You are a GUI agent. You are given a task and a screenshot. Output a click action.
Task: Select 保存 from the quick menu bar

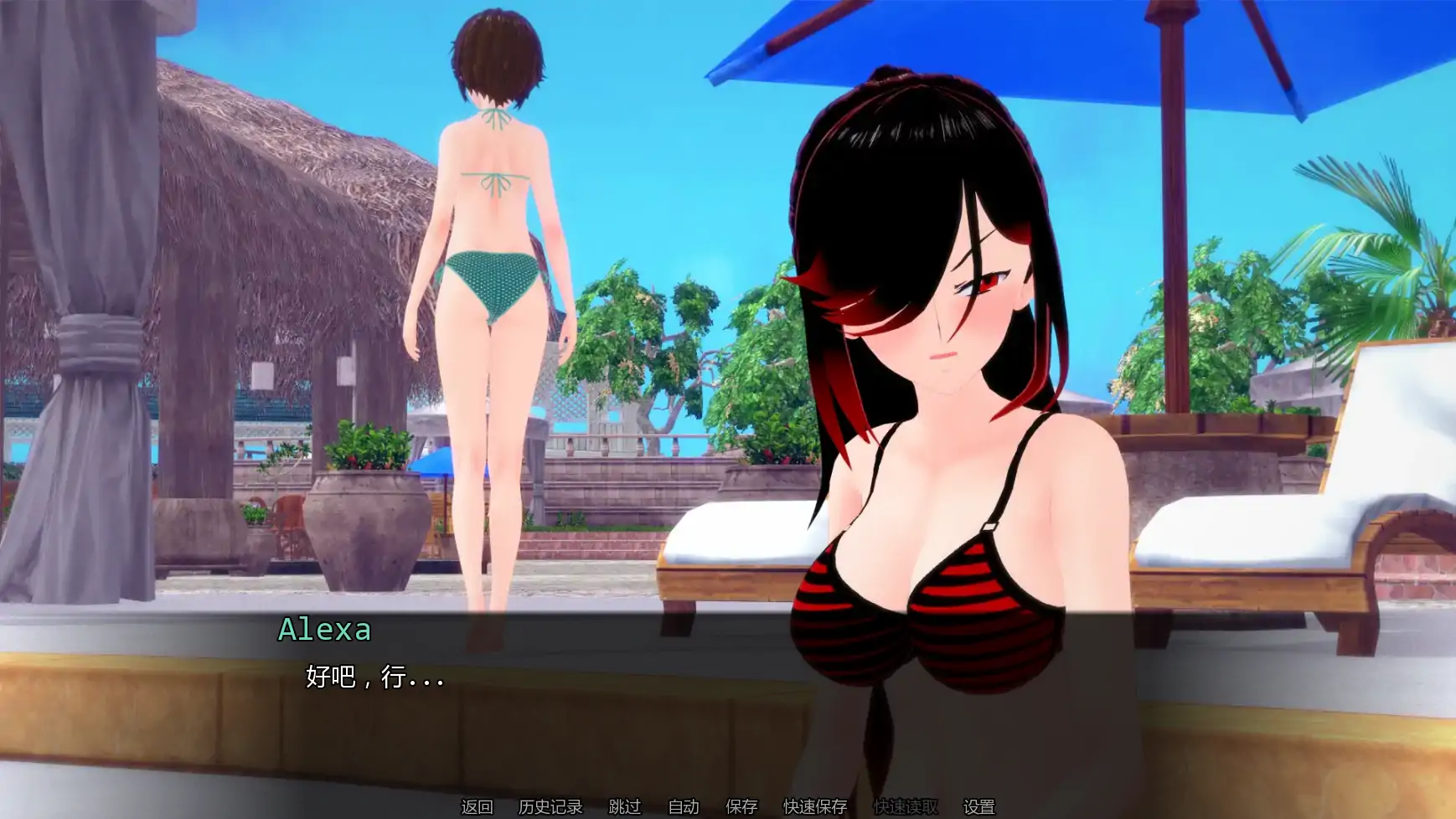pyautogui.click(x=741, y=806)
